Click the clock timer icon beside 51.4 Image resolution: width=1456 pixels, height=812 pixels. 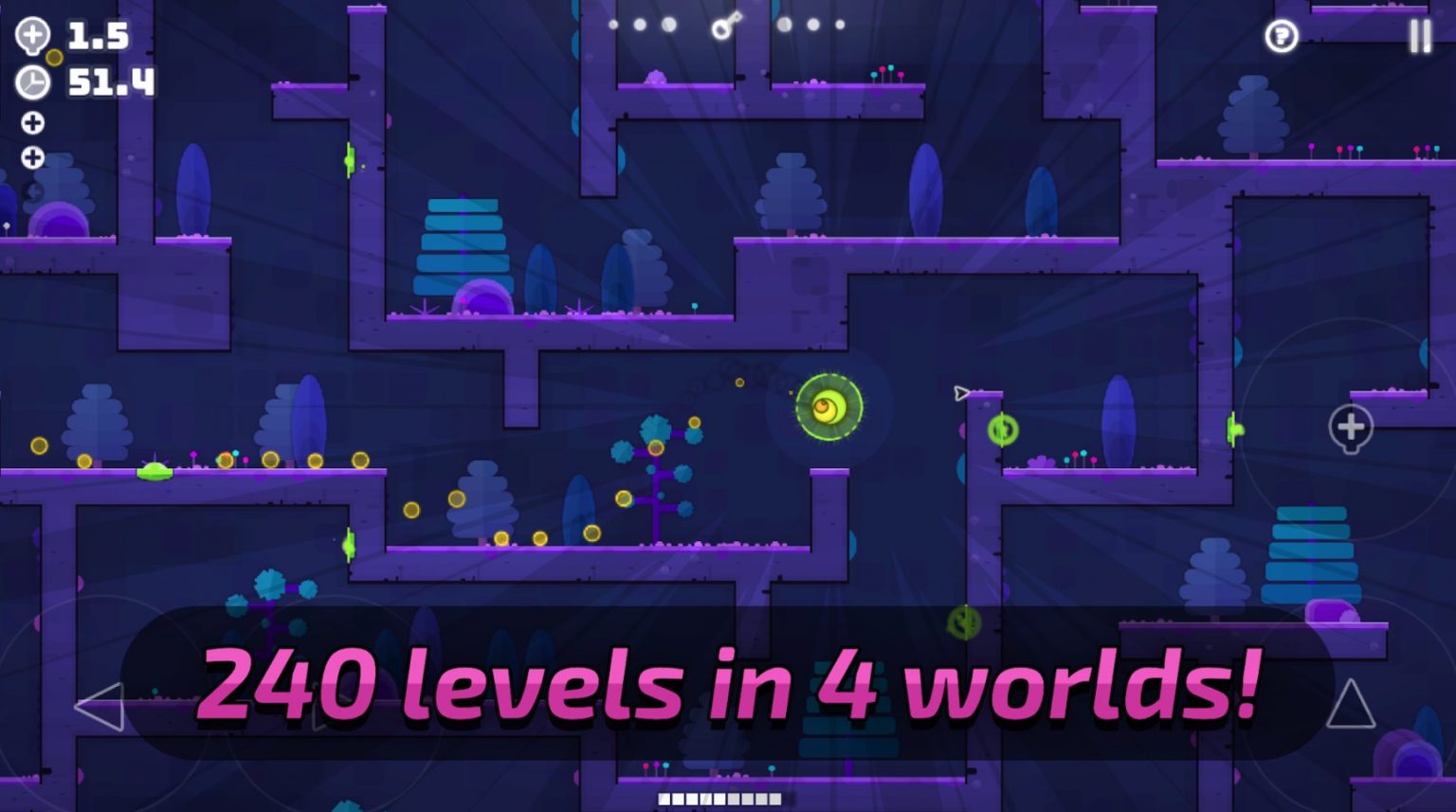coord(31,83)
